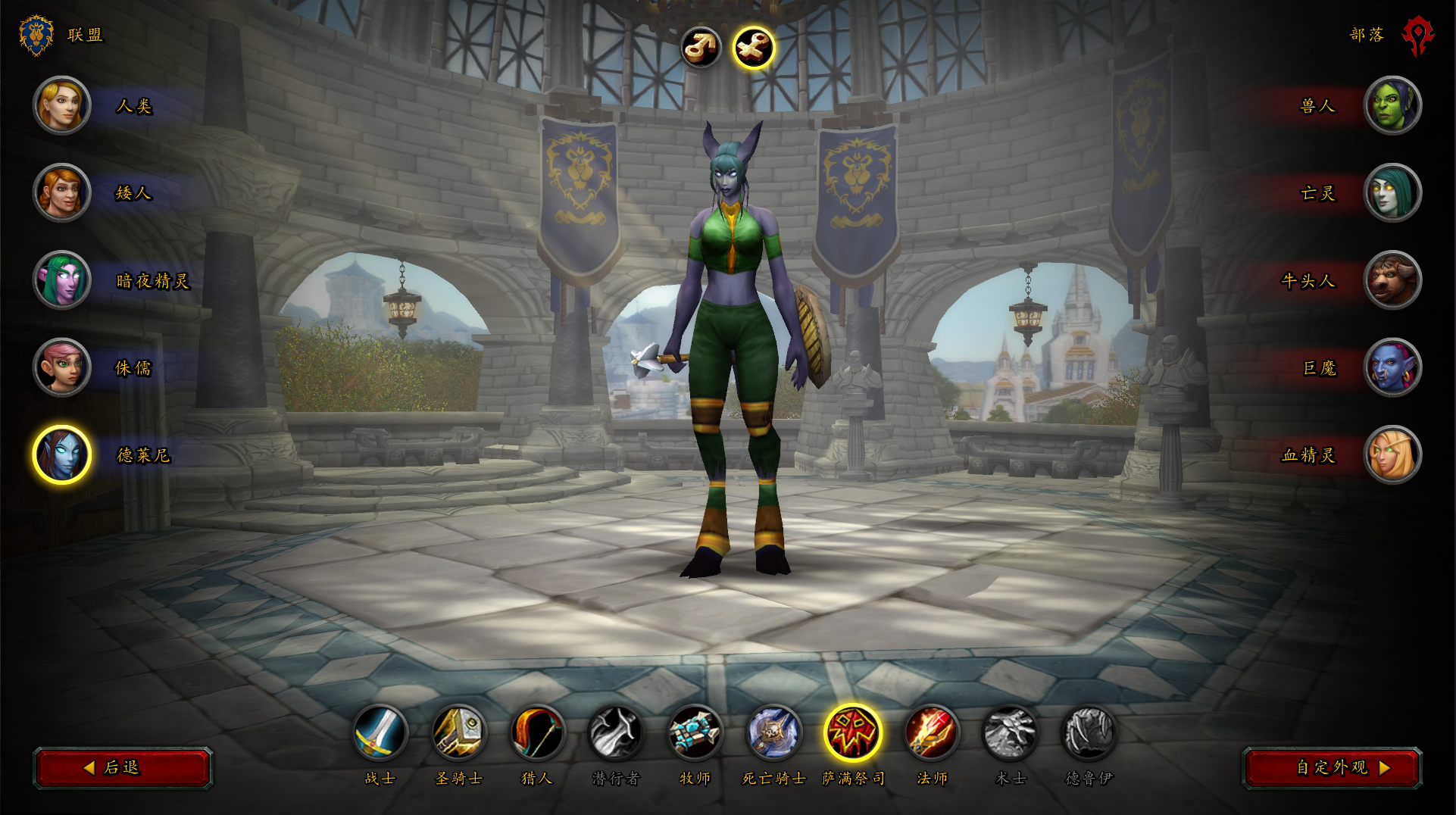Go back with the 后退 button
Screen dimensions: 1456x815
123,767
